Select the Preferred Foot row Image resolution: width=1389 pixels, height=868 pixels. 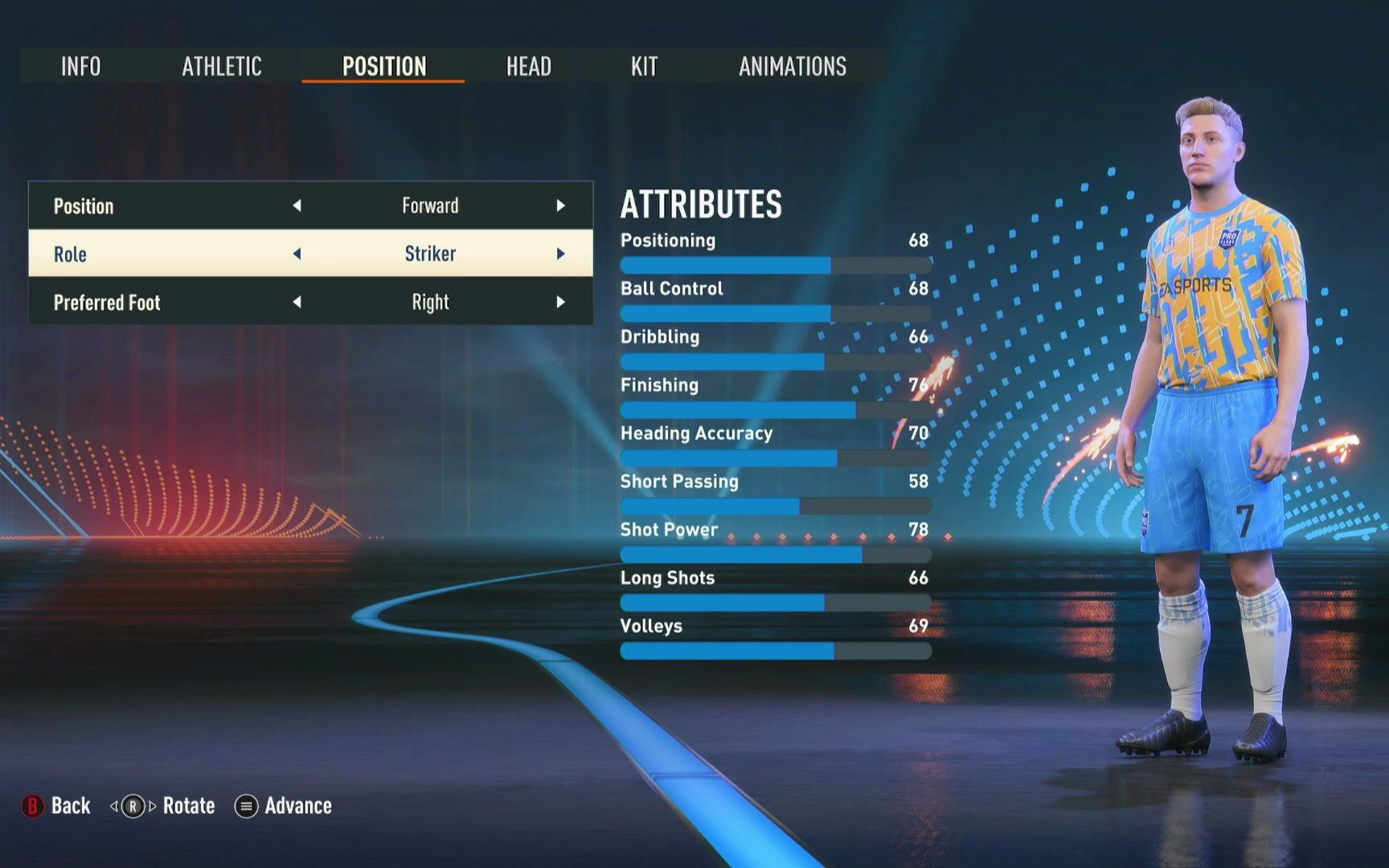click(309, 303)
